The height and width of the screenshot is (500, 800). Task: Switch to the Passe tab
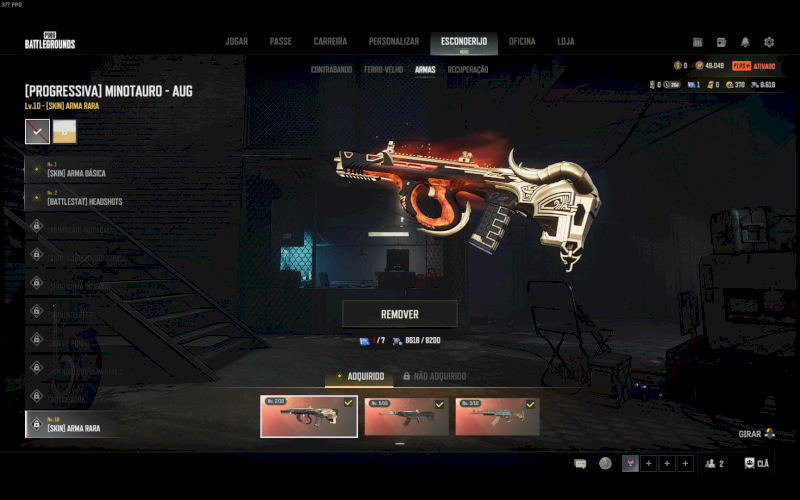280,42
